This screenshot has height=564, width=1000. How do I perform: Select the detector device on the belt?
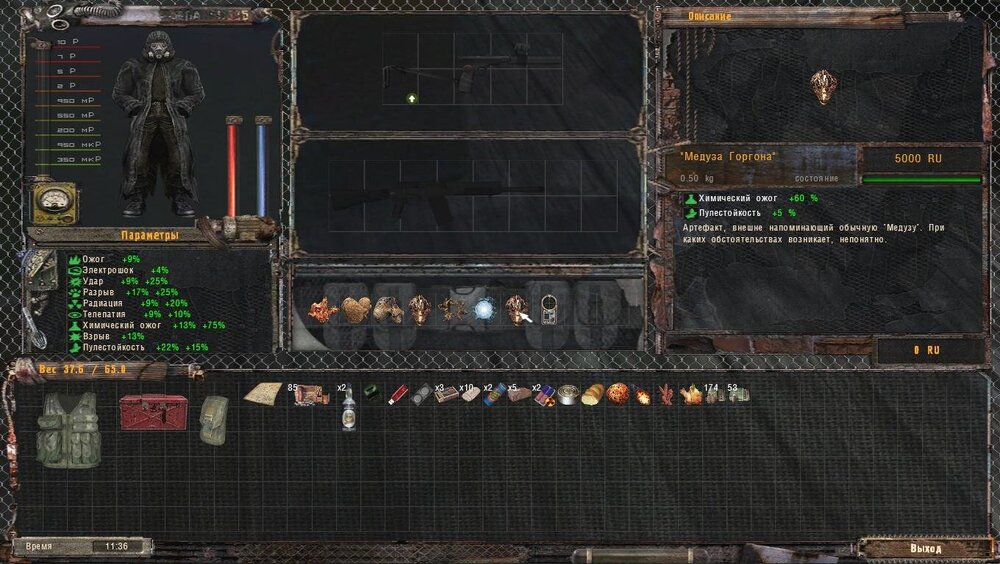[x=548, y=309]
